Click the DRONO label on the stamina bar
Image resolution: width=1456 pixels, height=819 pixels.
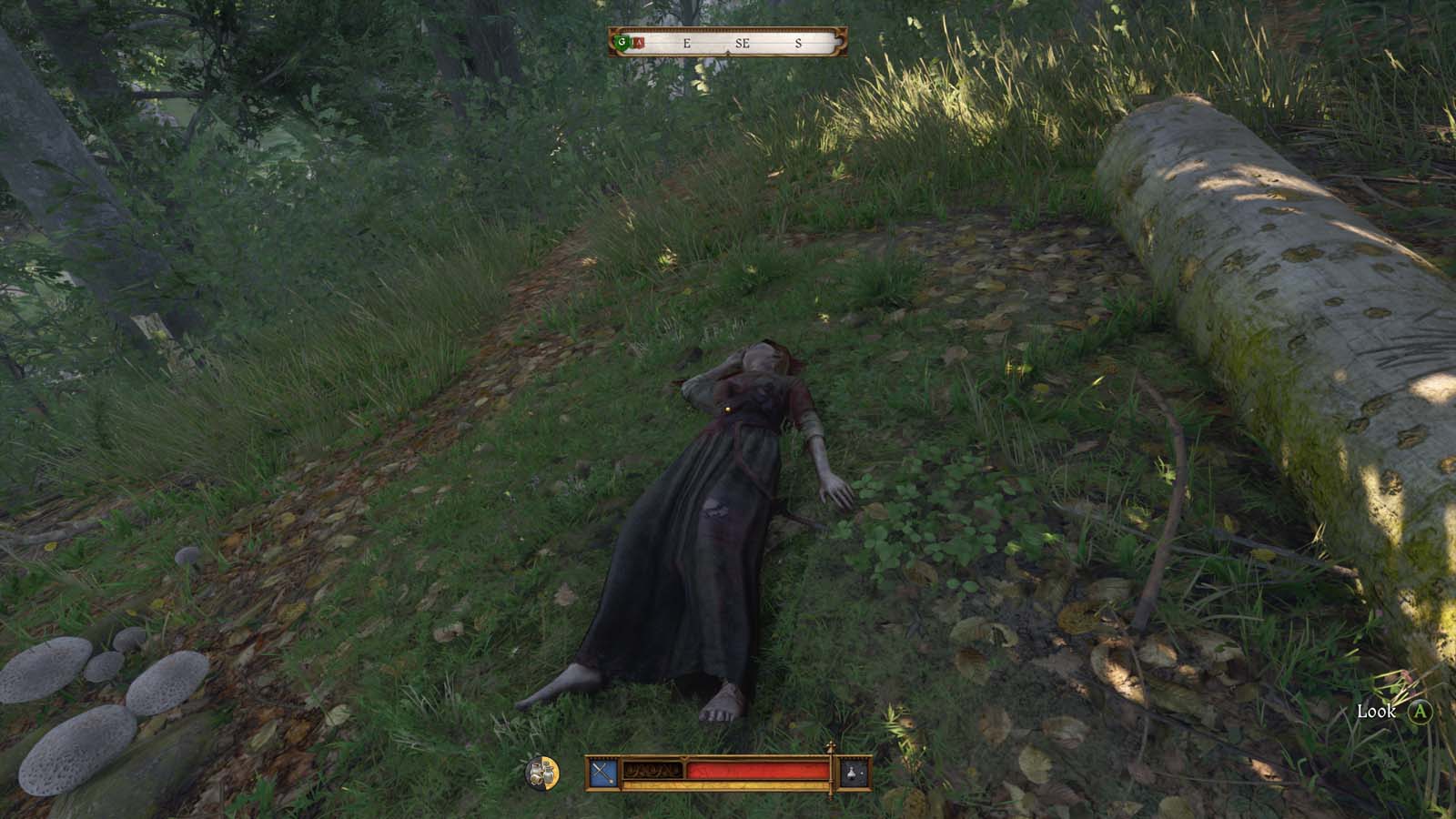coord(655,770)
